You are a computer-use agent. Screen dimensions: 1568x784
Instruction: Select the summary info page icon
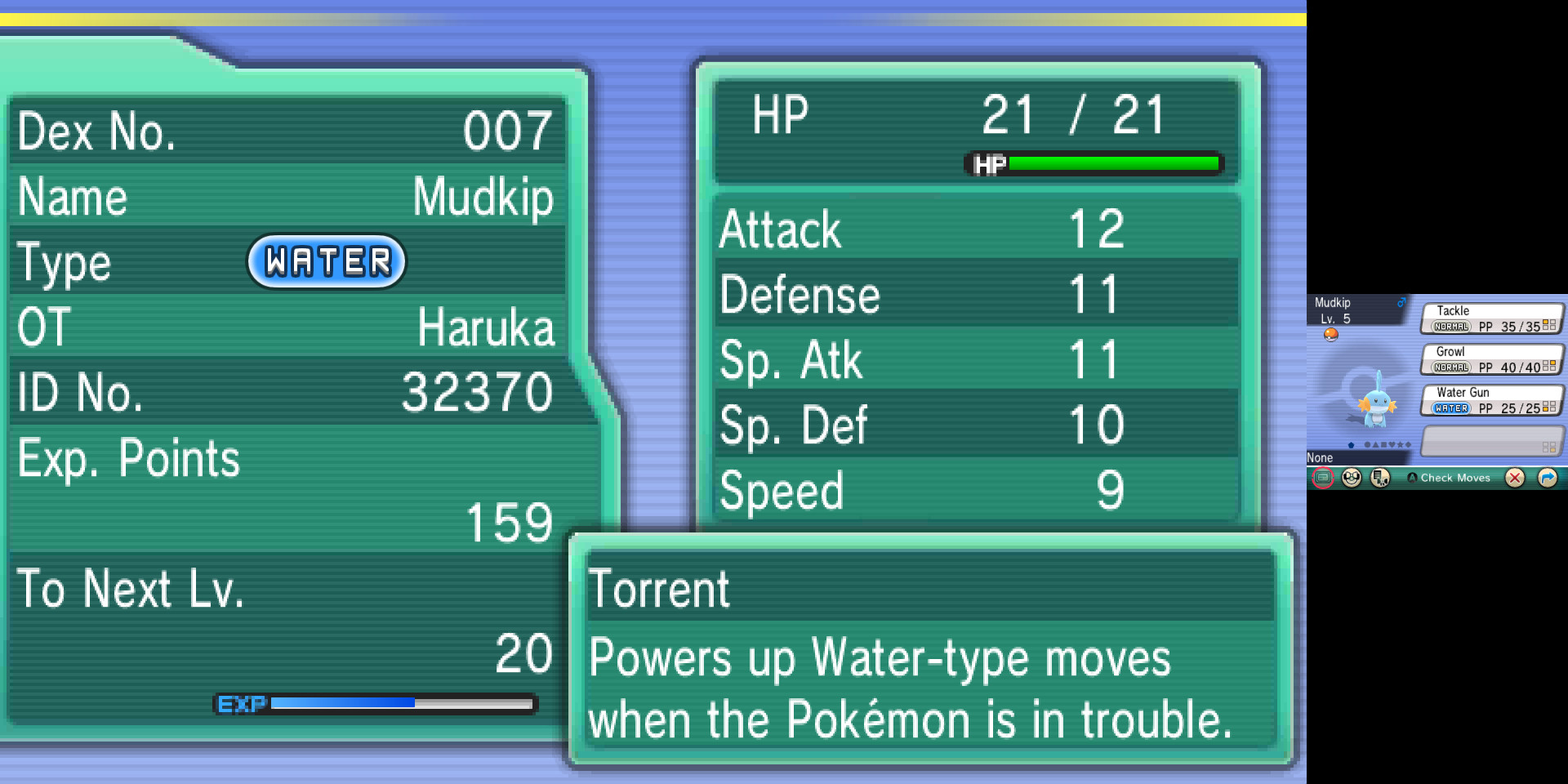pyautogui.click(x=1322, y=478)
